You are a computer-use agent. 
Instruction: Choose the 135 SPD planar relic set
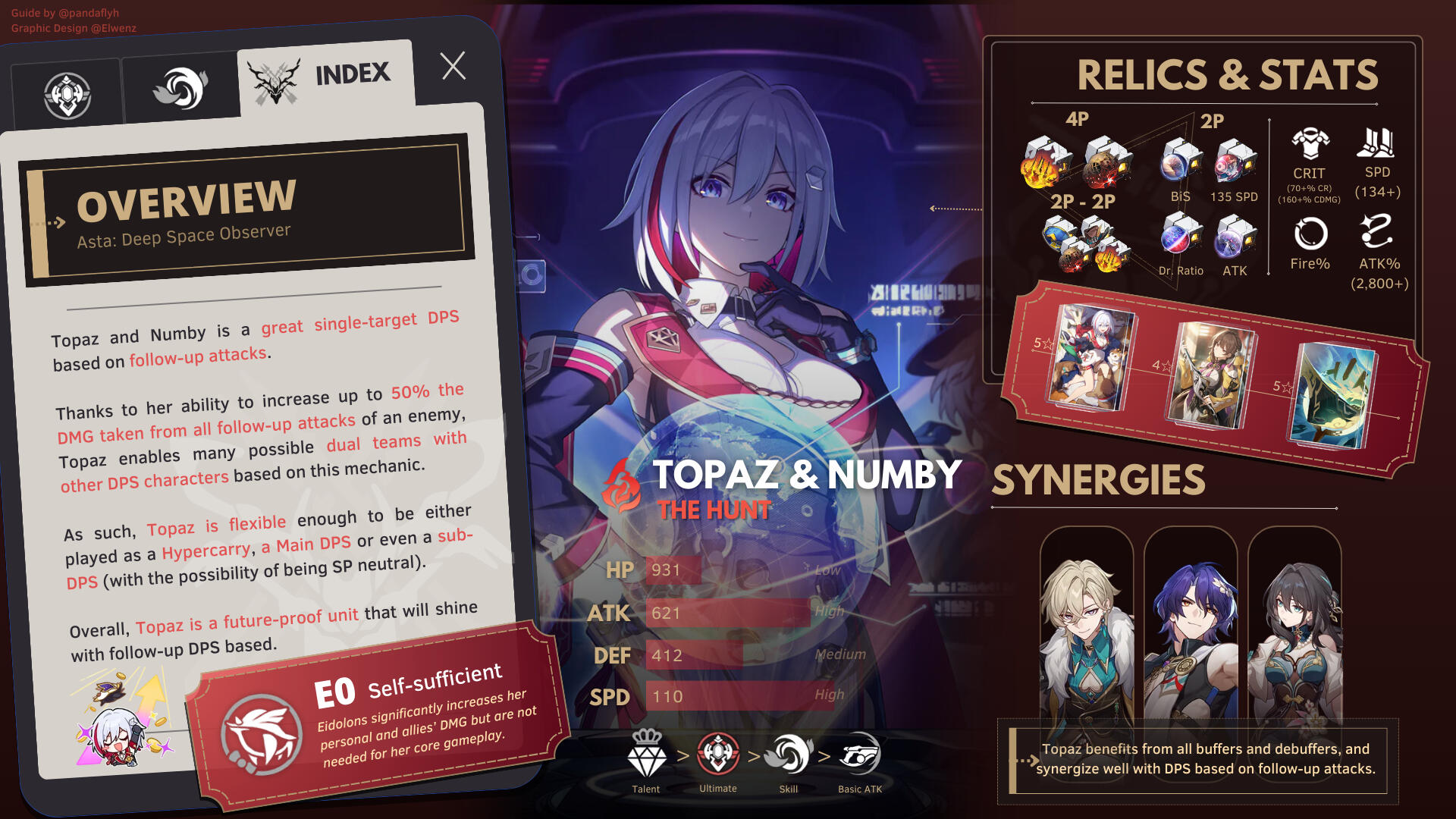1235,161
